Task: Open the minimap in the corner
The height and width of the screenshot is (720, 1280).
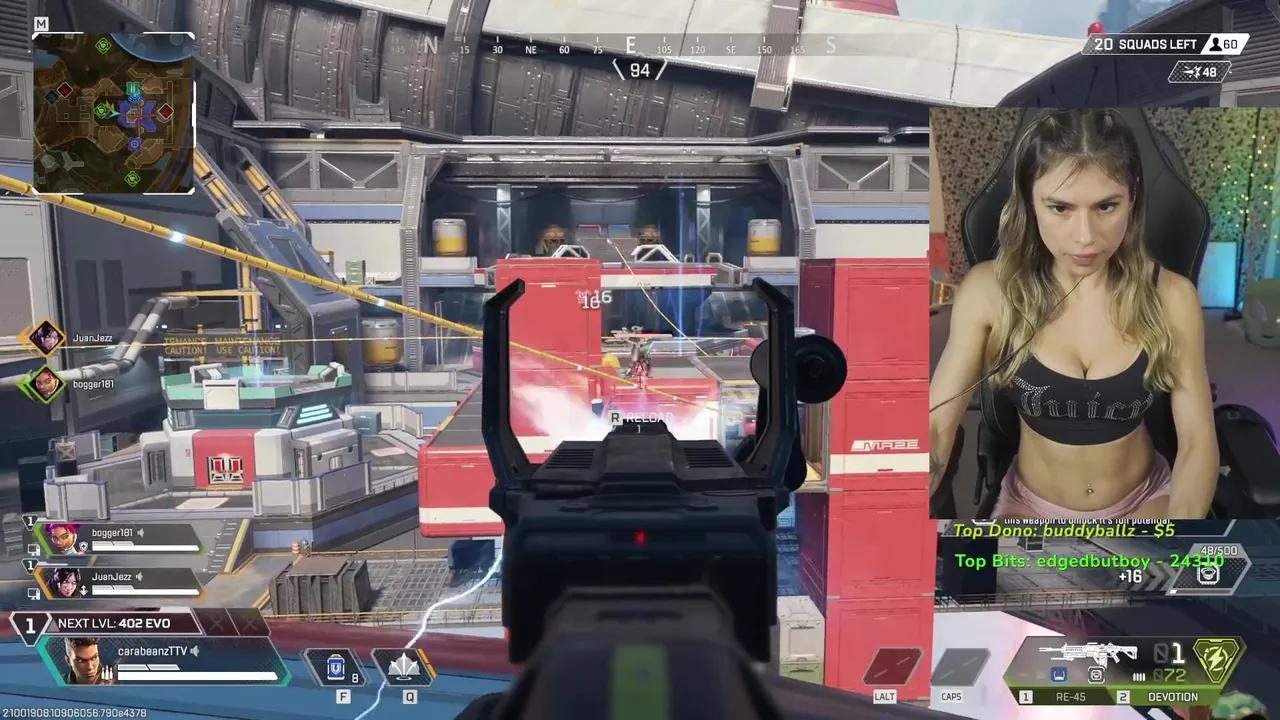Action: pyautogui.click(x=113, y=113)
